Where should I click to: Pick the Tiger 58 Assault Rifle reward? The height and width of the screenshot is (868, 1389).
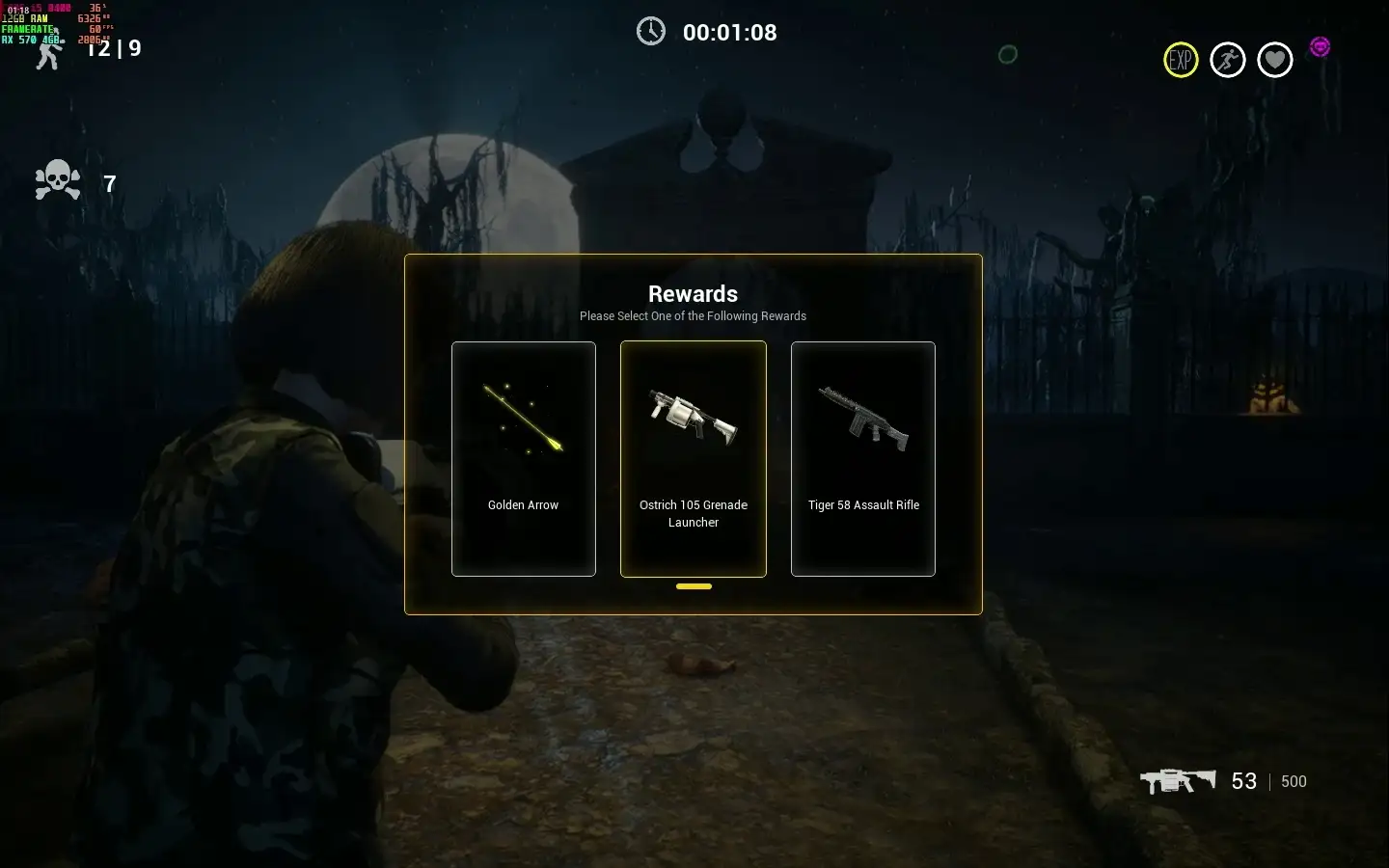point(863,458)
